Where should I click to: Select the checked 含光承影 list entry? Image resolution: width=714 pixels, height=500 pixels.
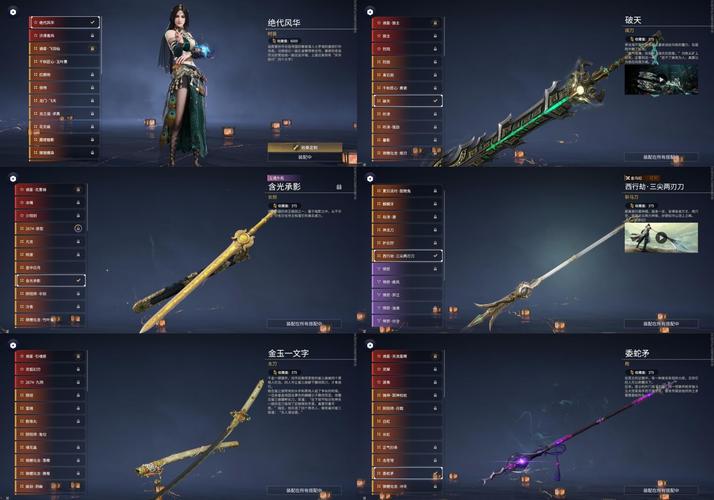50,281
